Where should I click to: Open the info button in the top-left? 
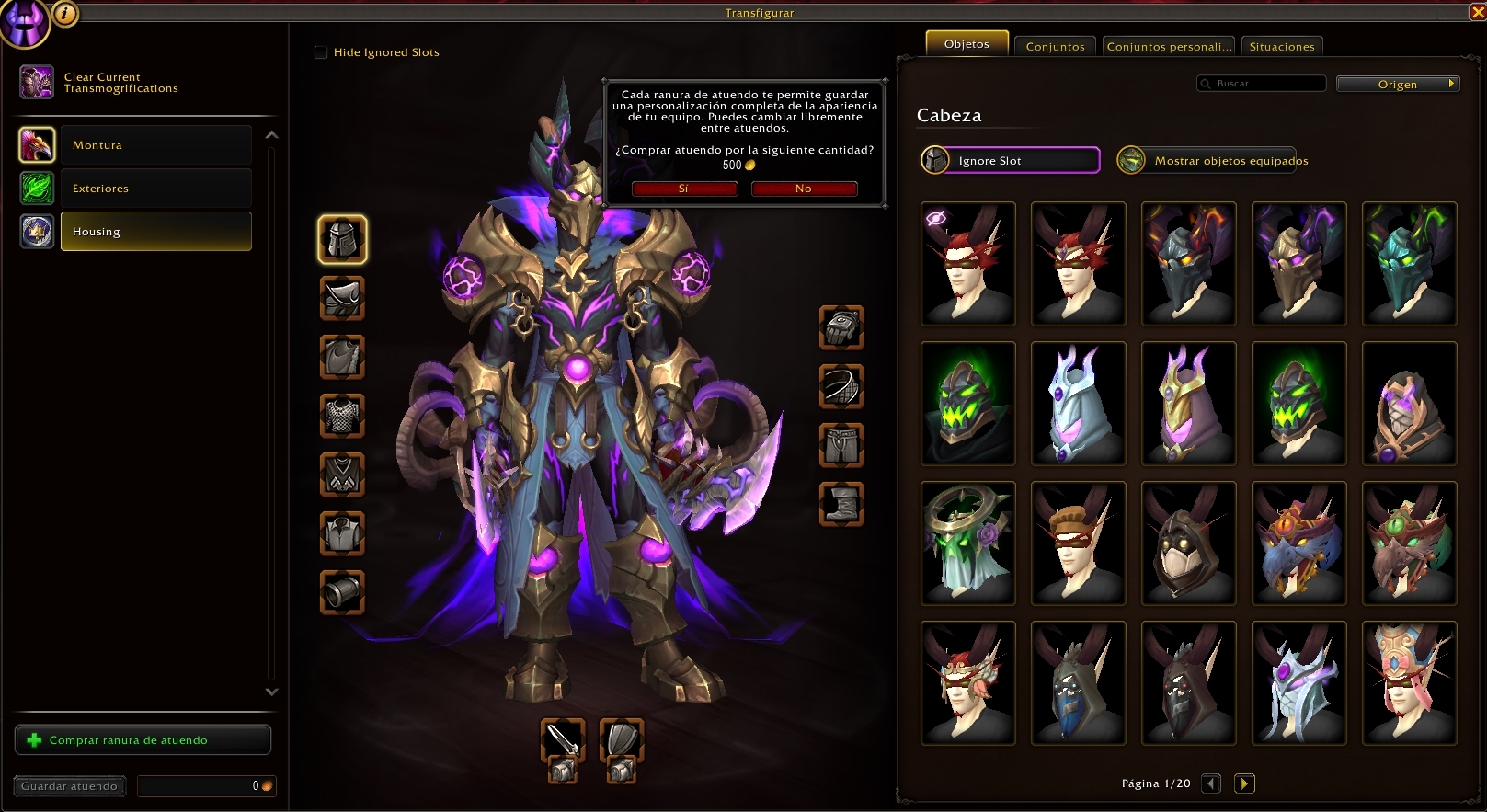[x=65, y=13]
